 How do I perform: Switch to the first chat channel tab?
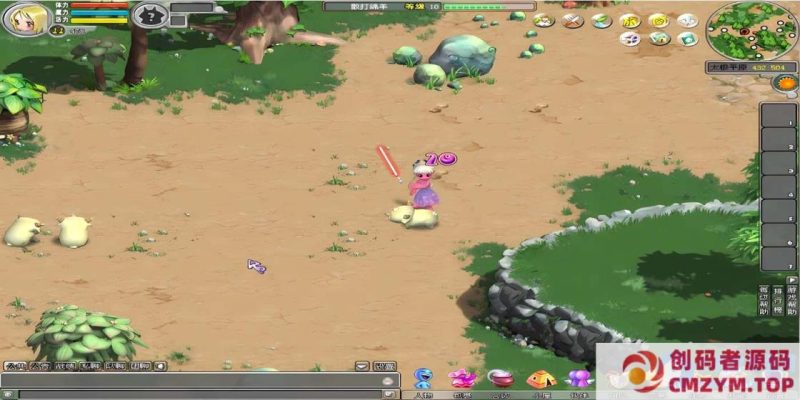(x=15, y=366)
